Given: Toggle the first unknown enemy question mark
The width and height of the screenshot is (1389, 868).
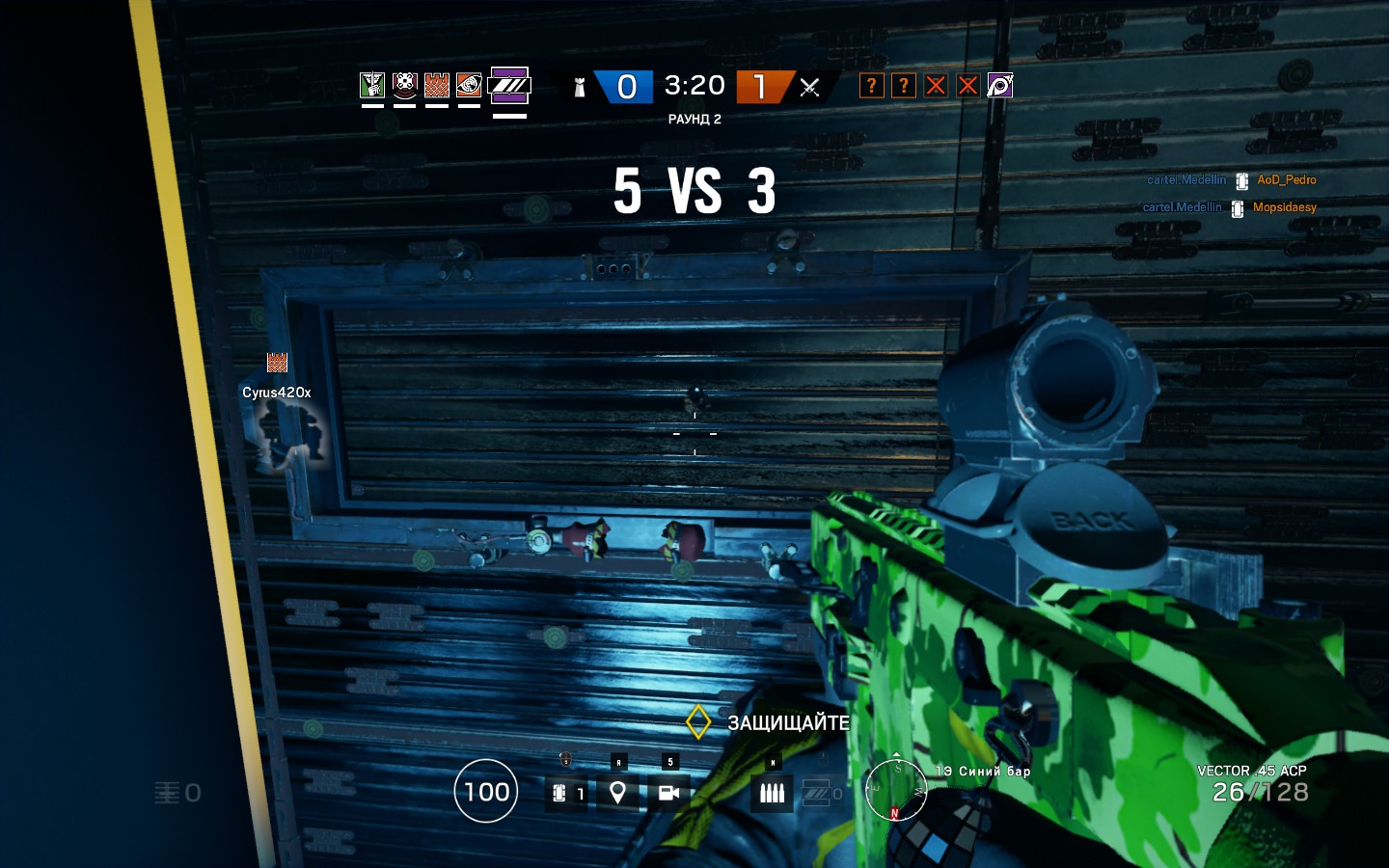Looking at the screenshot, I should [x=871, y=85].
